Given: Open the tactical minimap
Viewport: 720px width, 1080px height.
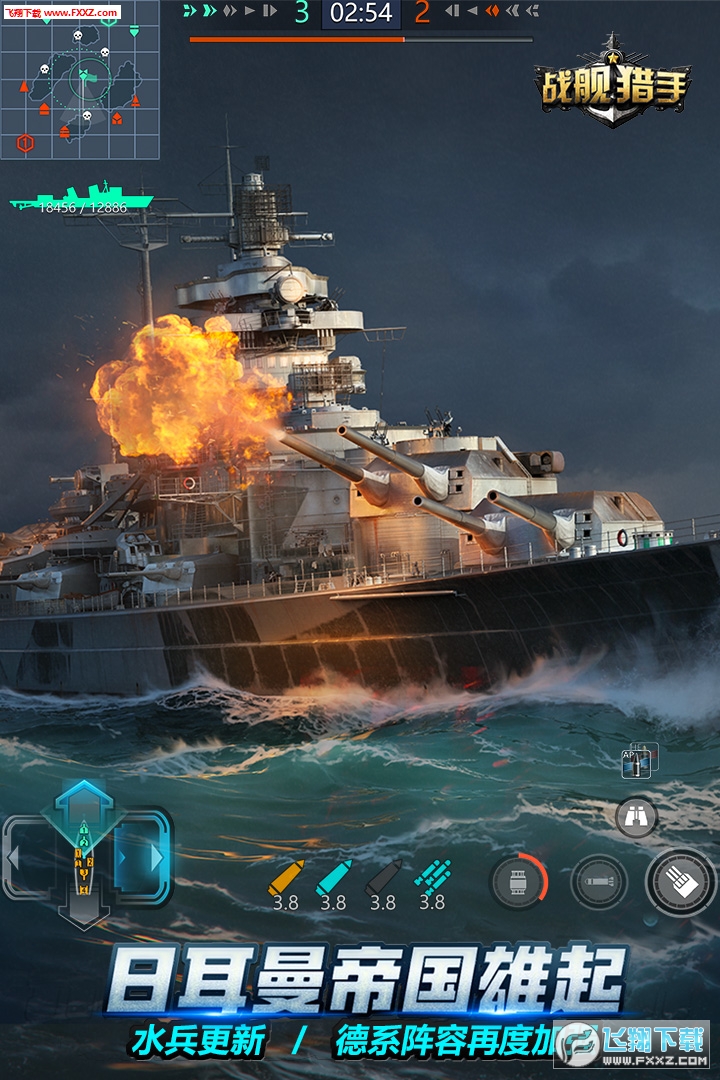Looking at the screenshot, I should 80,82.
